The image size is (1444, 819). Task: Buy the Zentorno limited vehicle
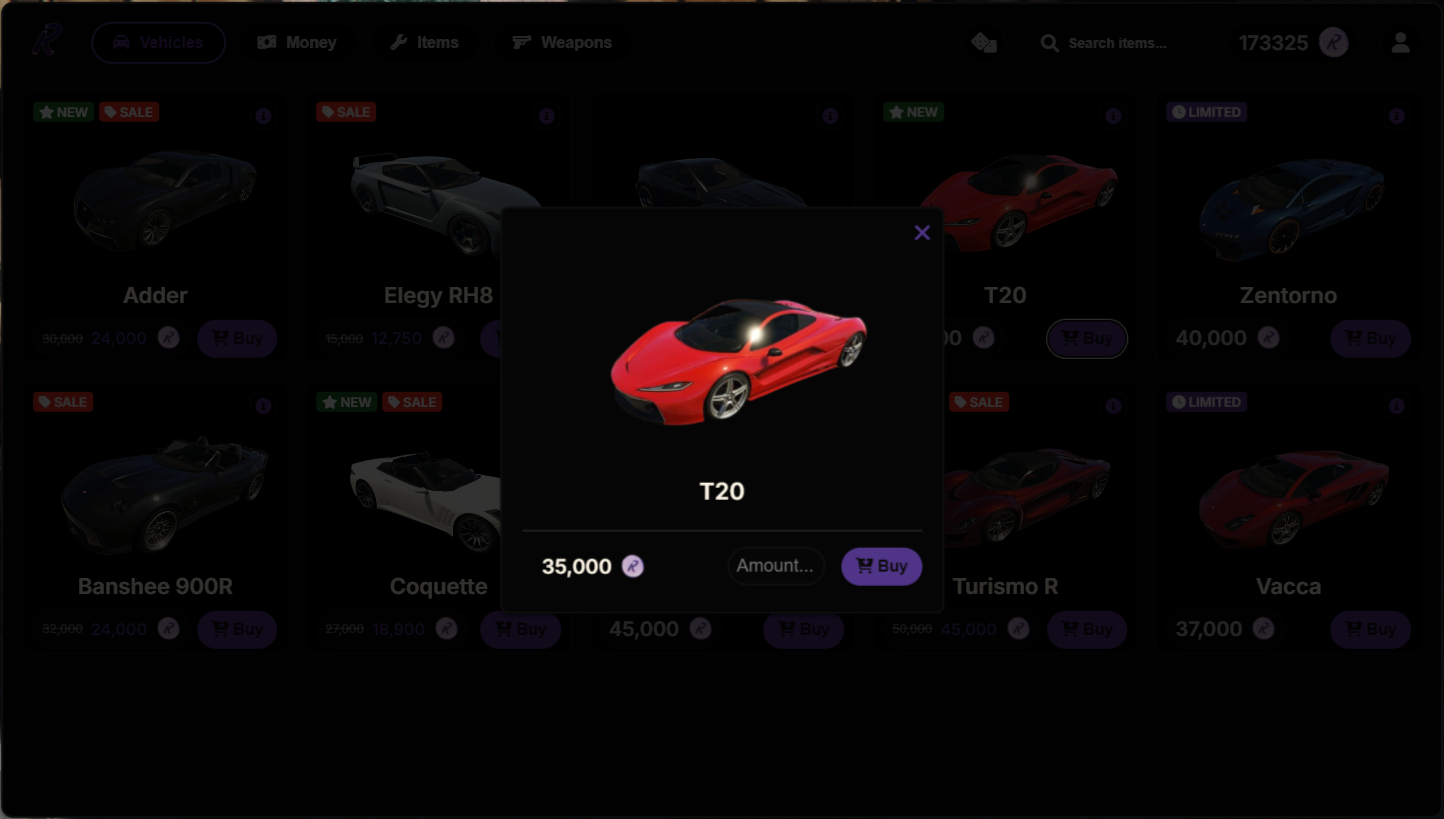coord(1370,339)
